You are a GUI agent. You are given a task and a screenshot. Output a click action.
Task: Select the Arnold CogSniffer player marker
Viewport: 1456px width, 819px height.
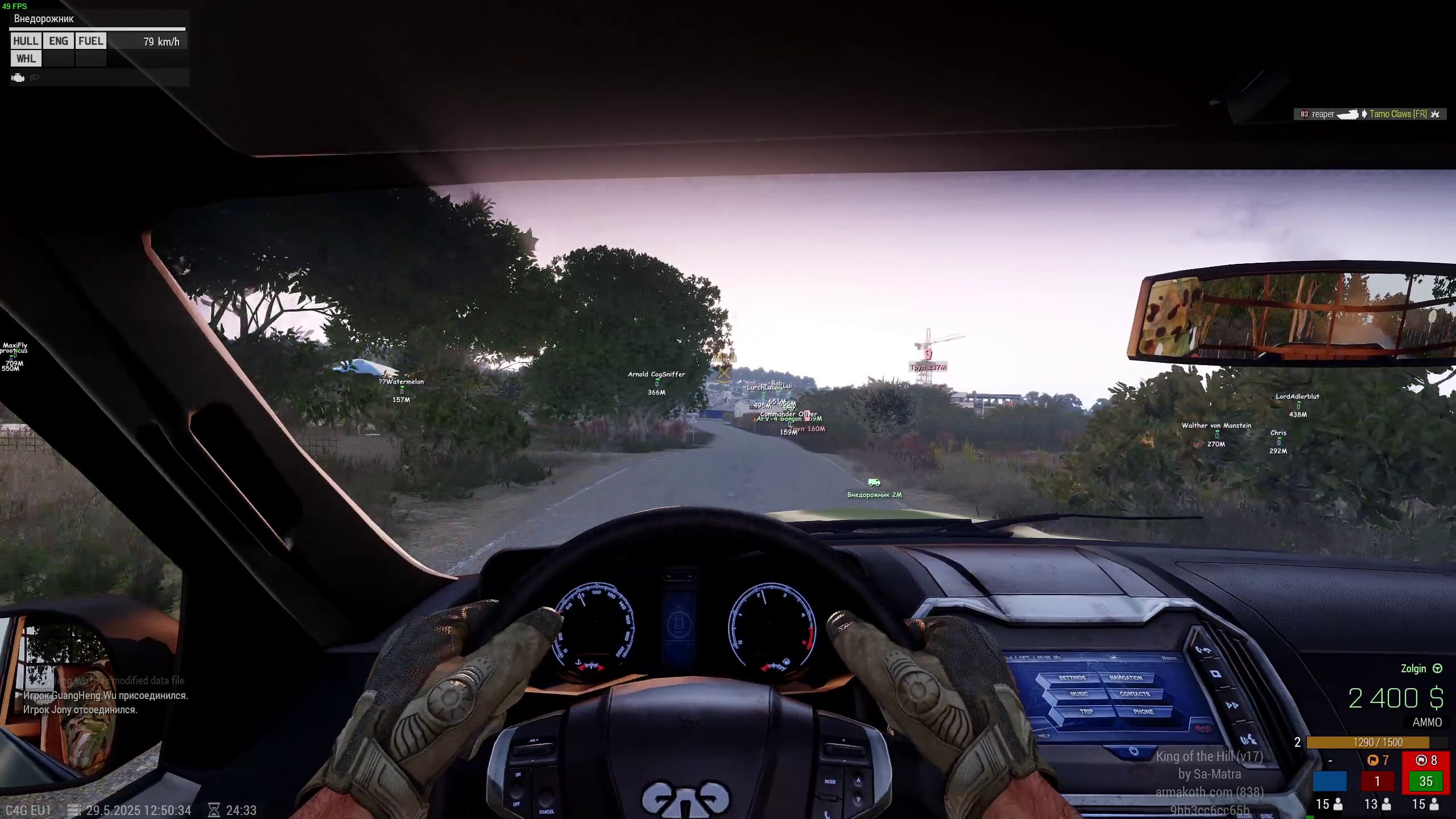click(x=656, y=383)
